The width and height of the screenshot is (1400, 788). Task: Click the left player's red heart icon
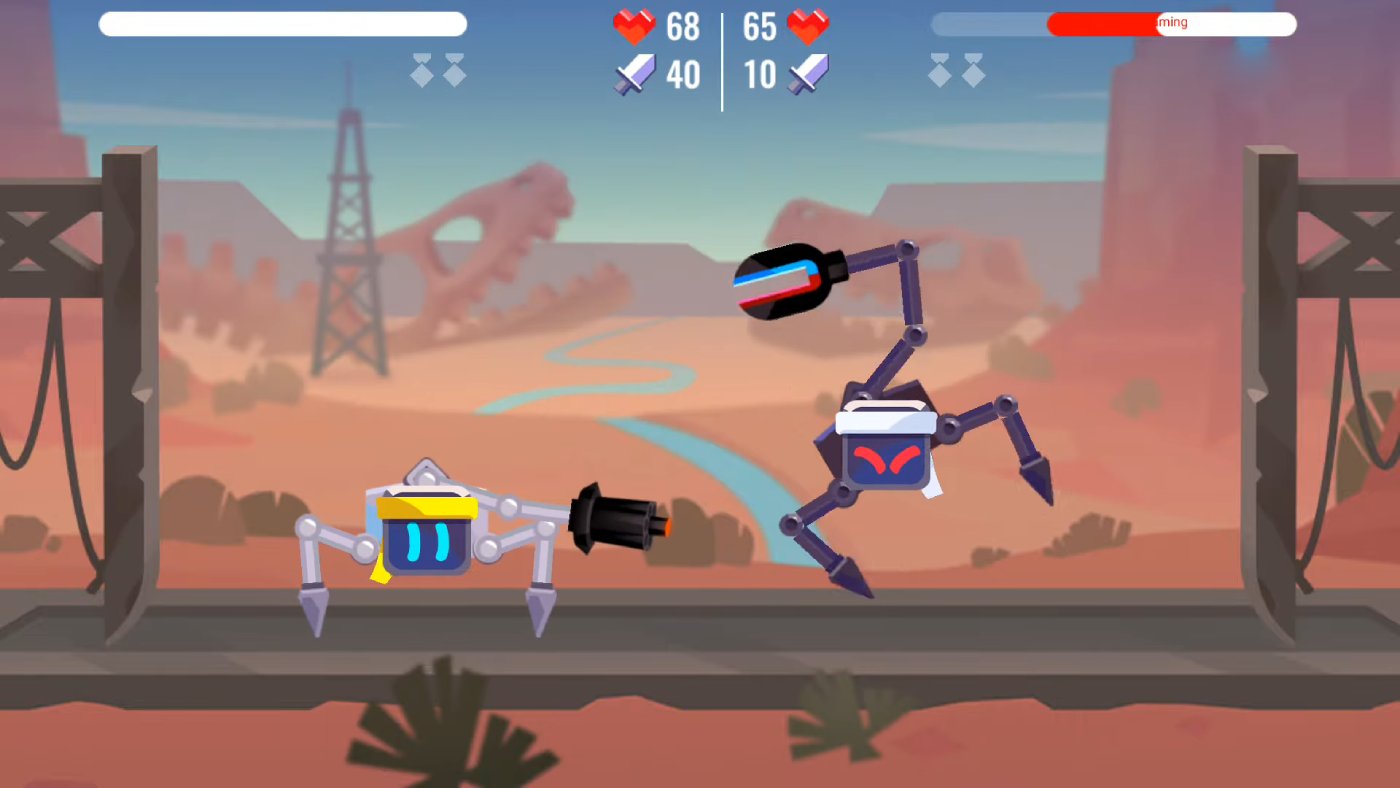636,27
